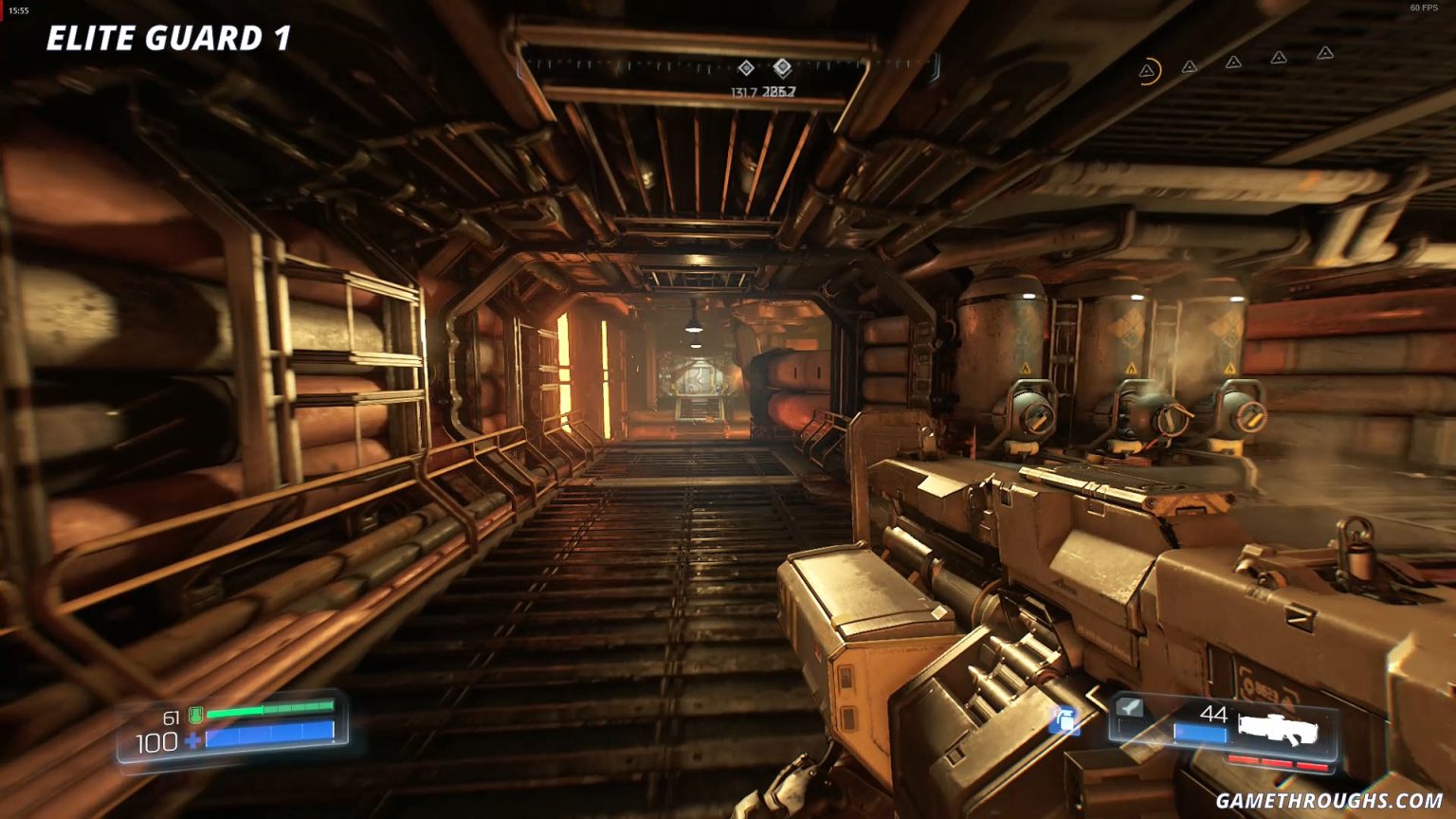Click the rocket ammo icon near the ammo counter
Viewport: 1456px width, 819px height.
(1128, 708)
